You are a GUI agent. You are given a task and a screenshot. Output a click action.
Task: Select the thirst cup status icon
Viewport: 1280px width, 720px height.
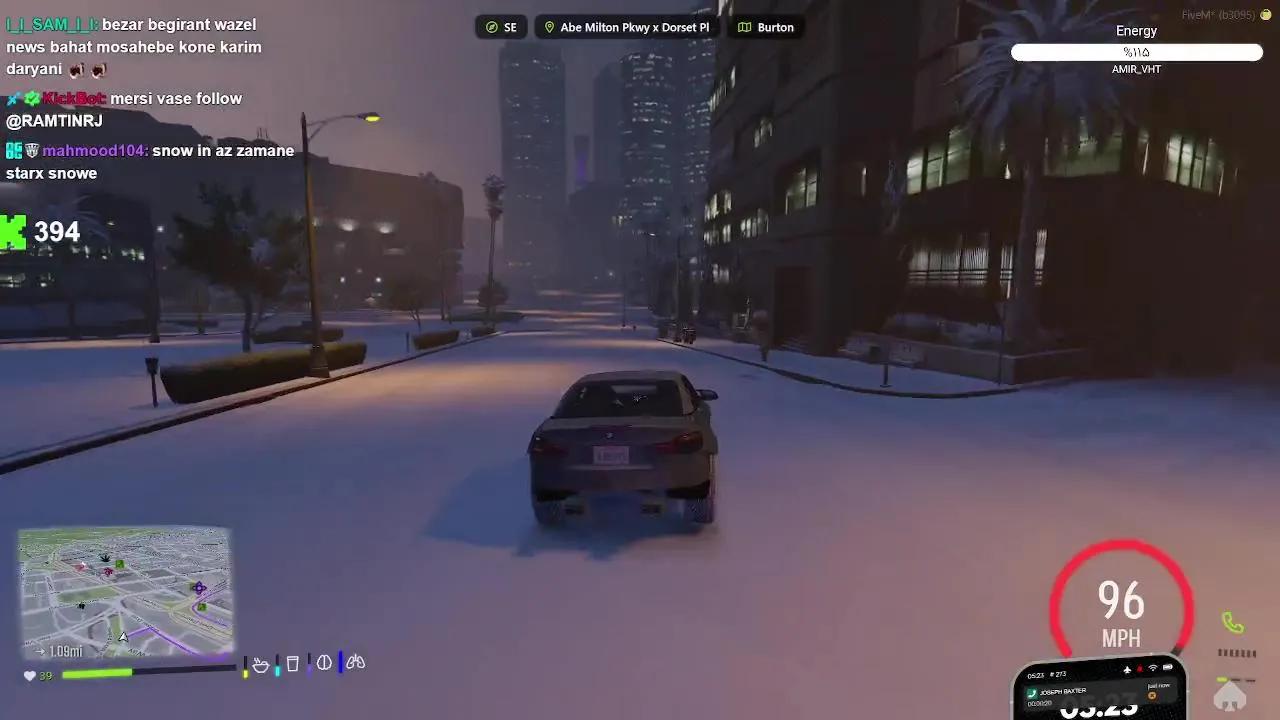point(292,664)
